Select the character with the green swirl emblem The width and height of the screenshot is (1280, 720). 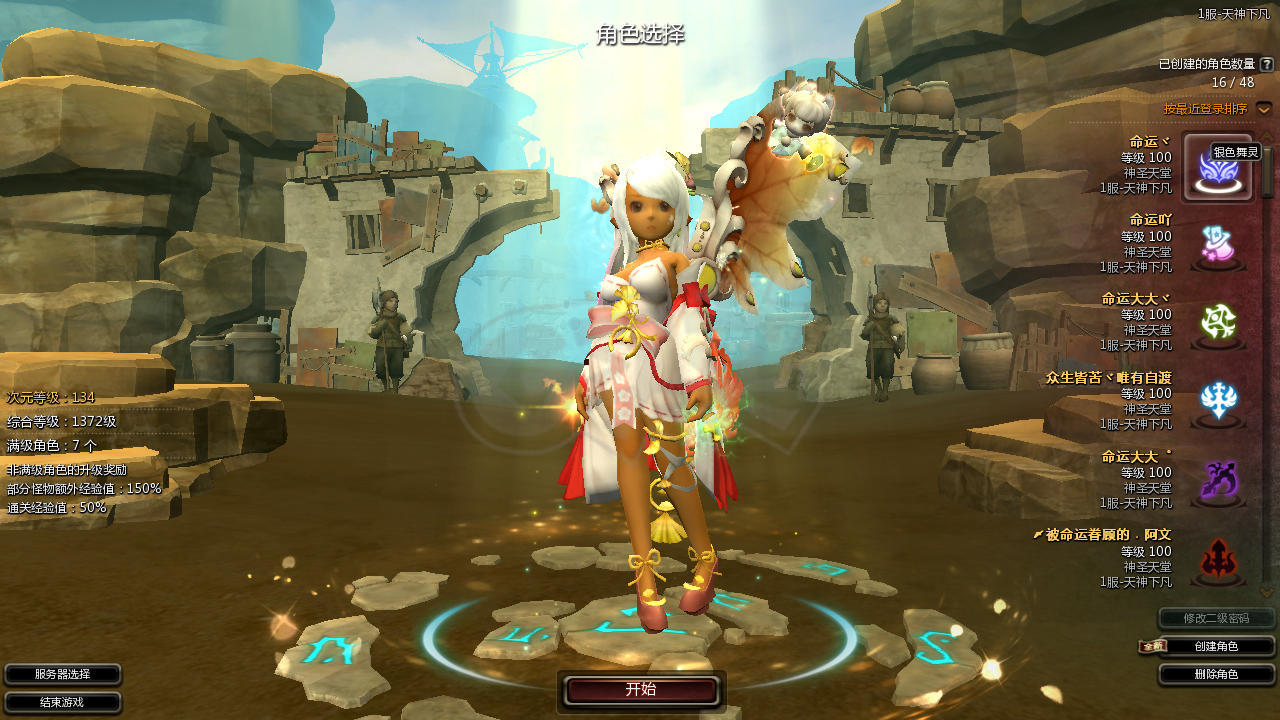click(1218, 323)
